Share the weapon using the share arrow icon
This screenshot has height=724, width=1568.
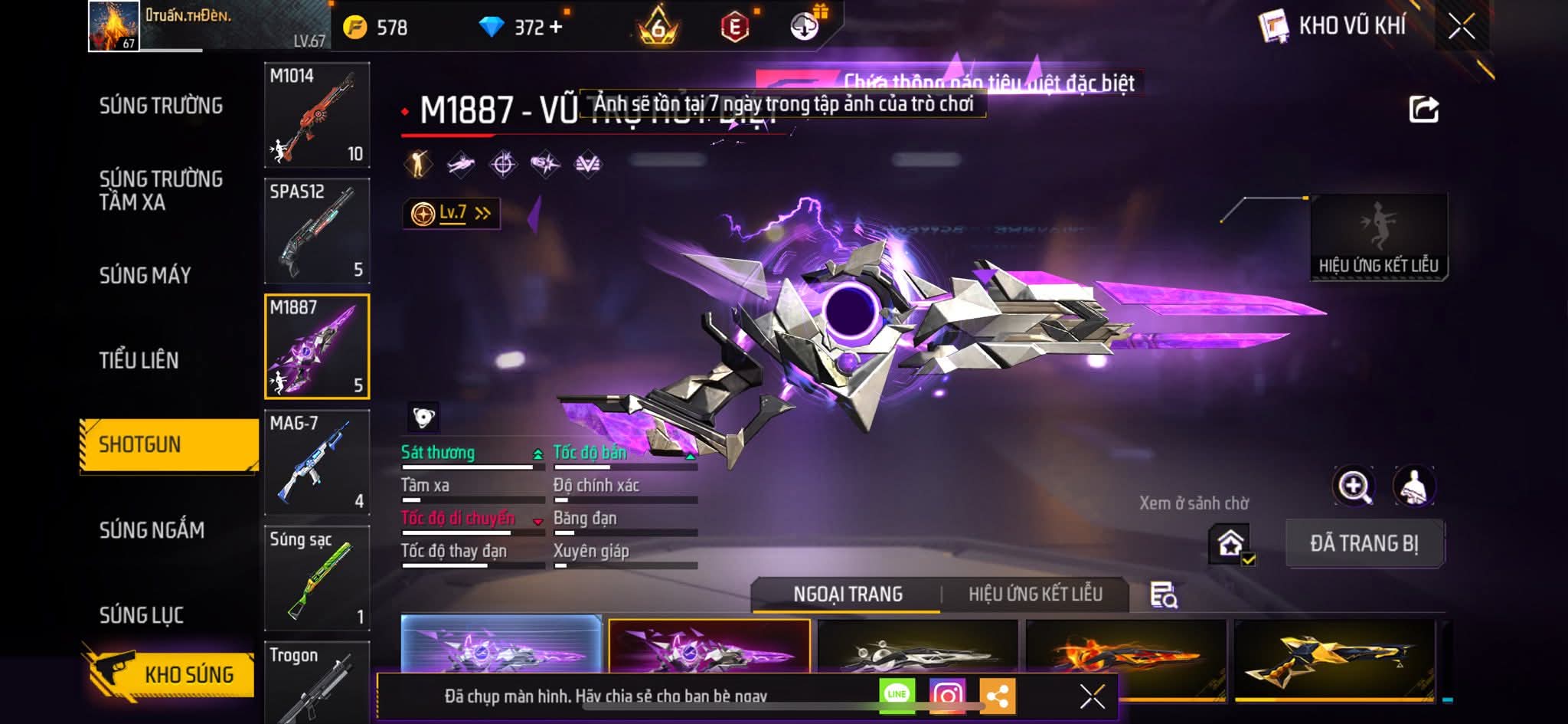pyautogui.click(x=1423, y=110)
